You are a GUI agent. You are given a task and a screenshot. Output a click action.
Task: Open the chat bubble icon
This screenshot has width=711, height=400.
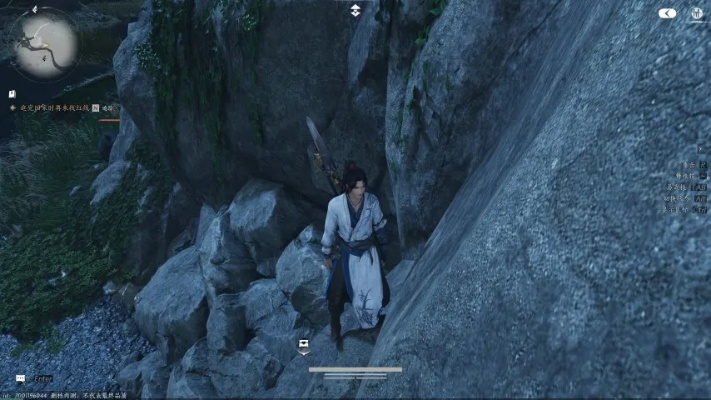[x=21, y=379]
